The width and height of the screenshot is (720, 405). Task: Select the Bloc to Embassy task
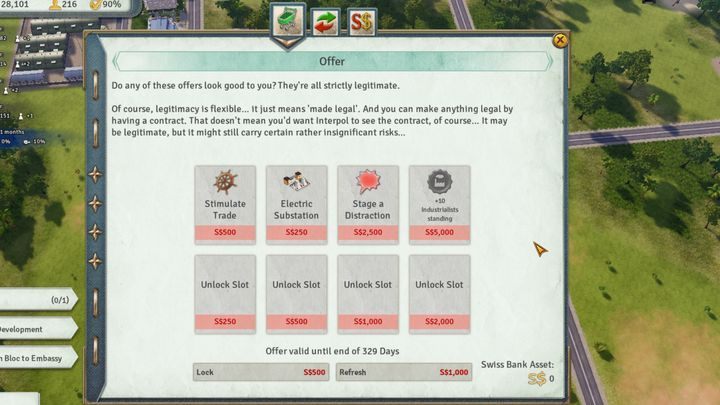point(35,358)
